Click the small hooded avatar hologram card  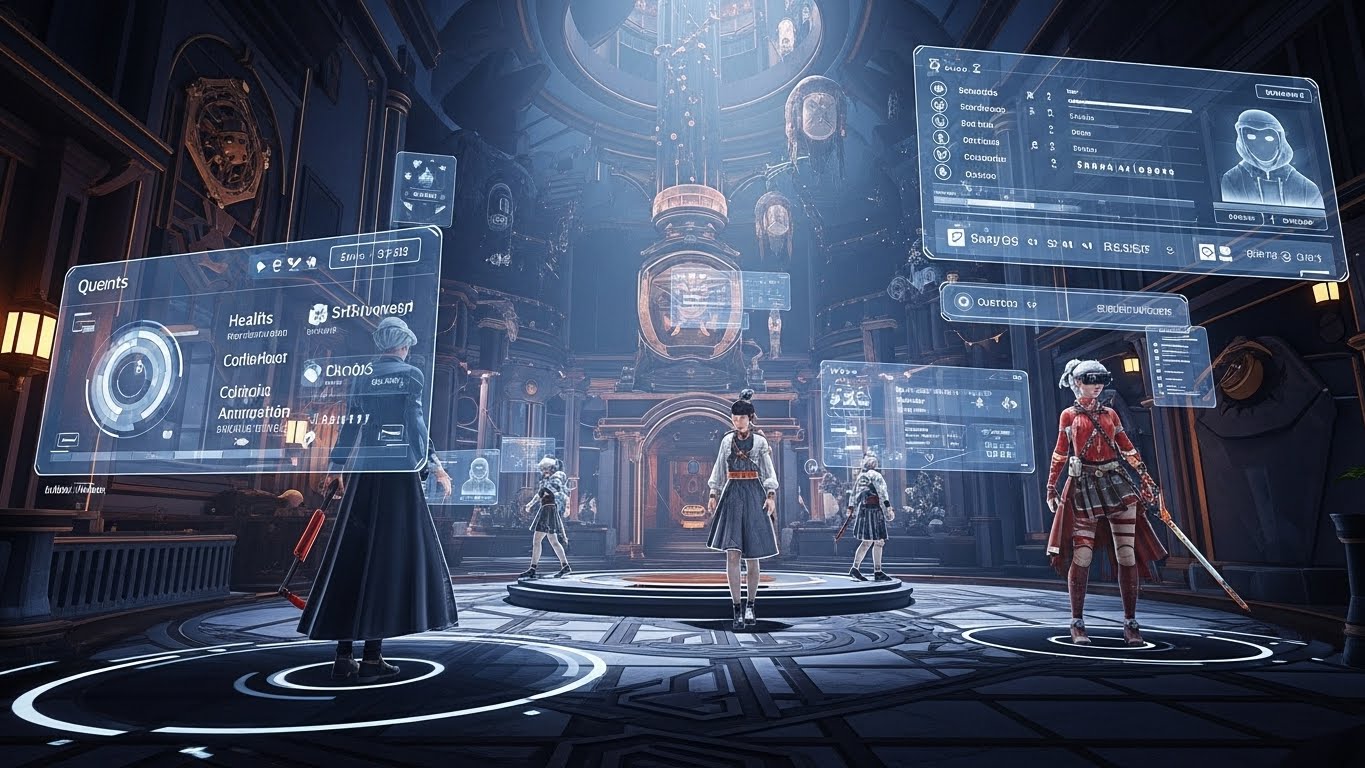pos(476,476)
